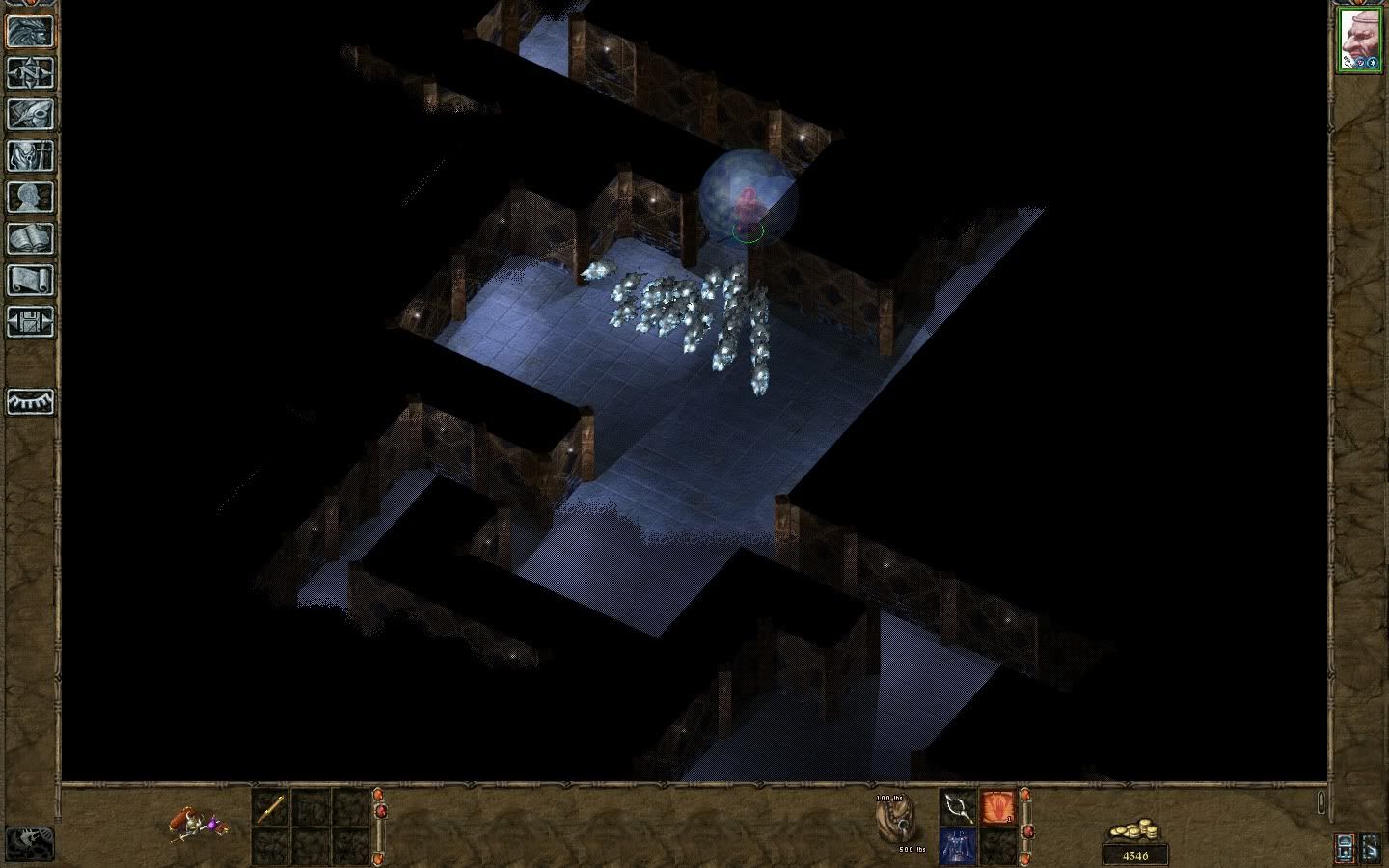Click the top-left feathered head button
The width and height of the screenshot is (1389, 868).
point(30,31)
